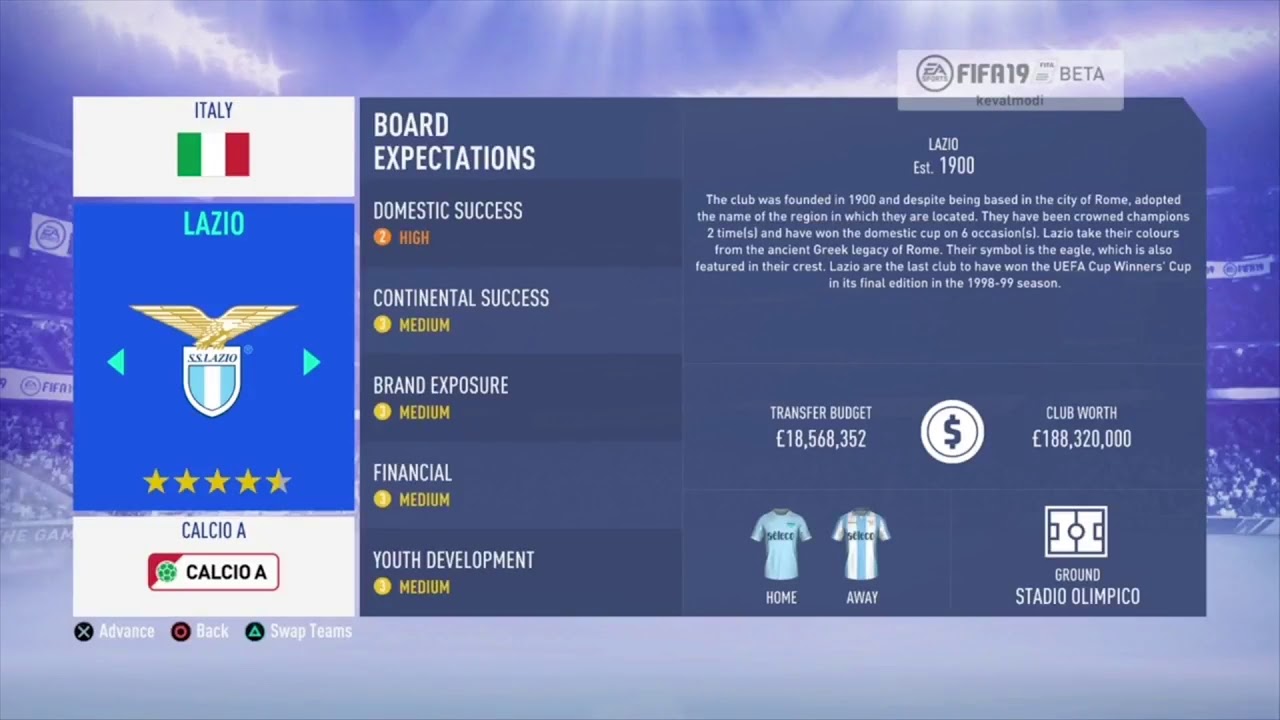Click the Youth Development medal icon
This screenshot has width=1280, height=720.
382,587
